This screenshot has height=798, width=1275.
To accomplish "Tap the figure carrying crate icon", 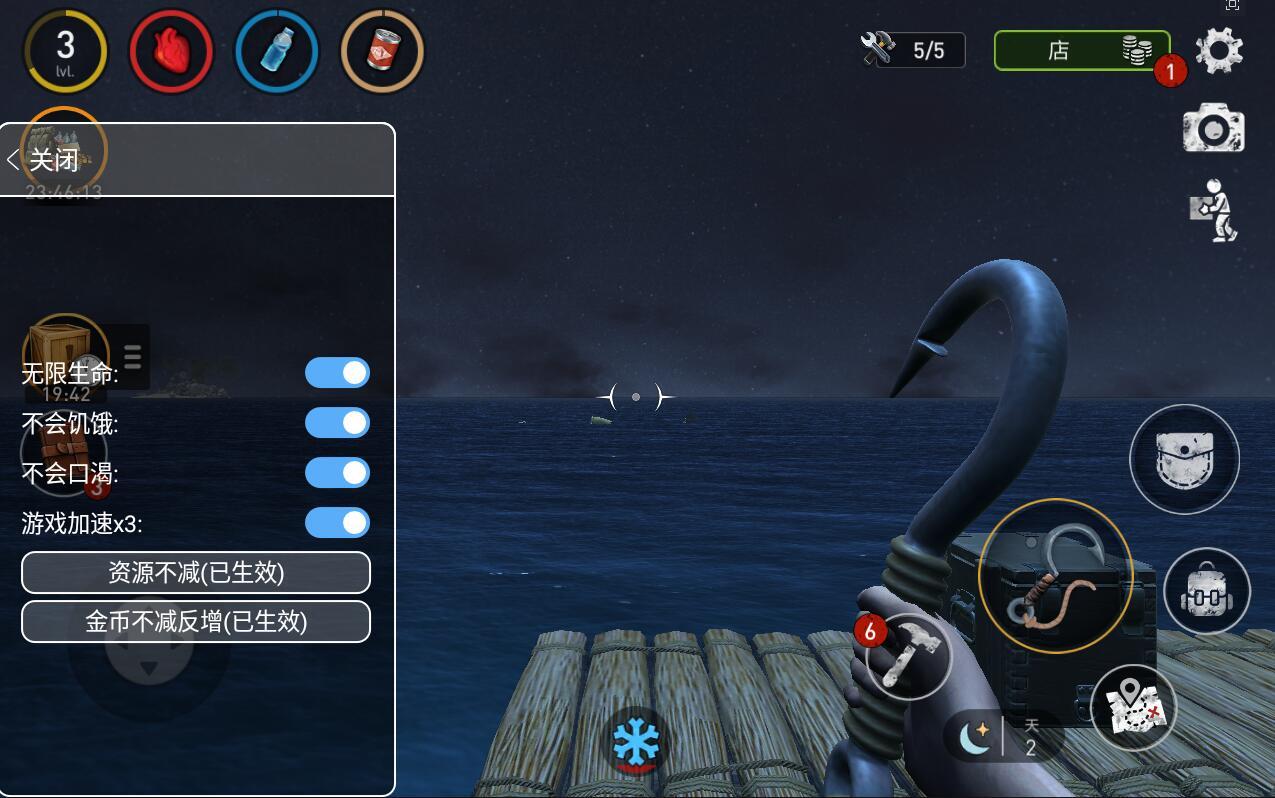I will point(1216,211).
